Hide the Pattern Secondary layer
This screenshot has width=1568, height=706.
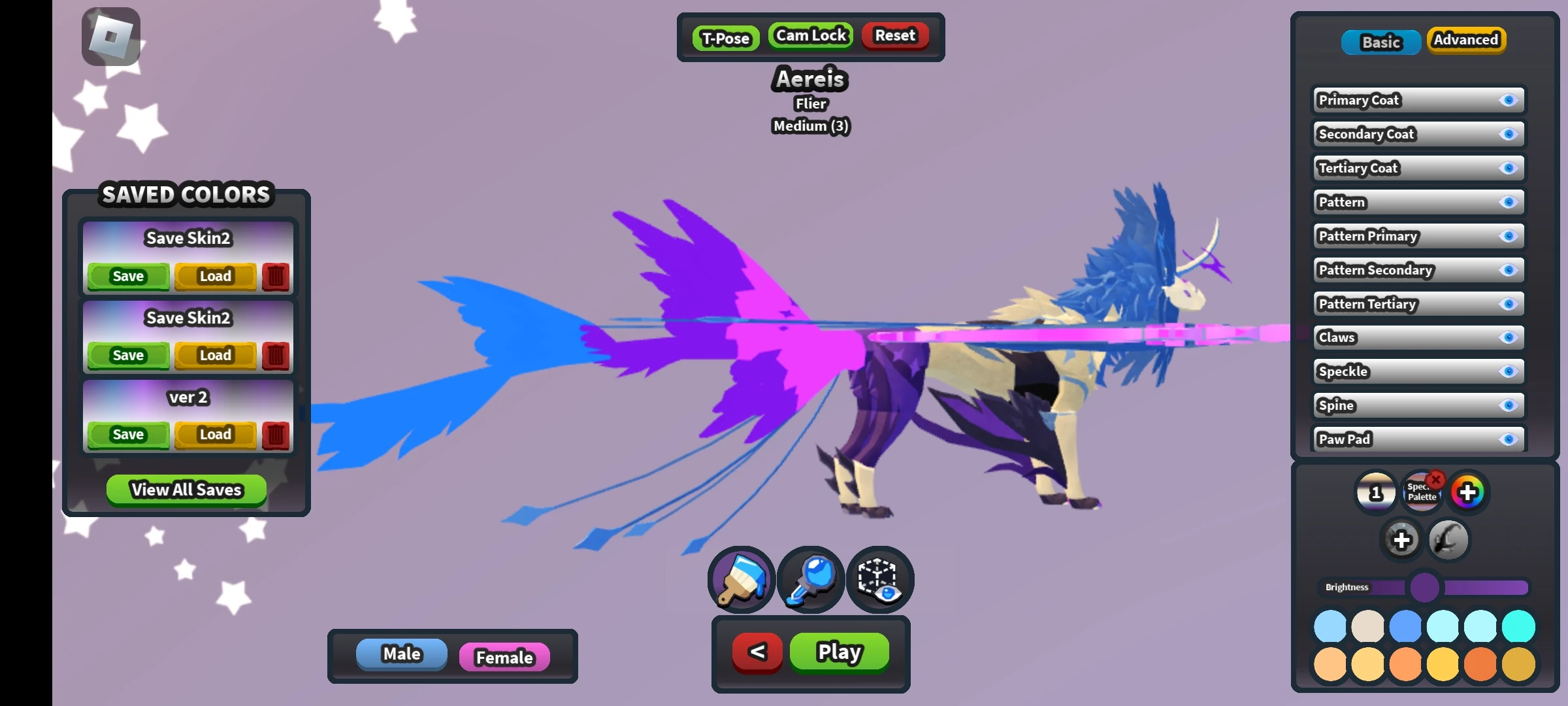[x=1508, y=270]
